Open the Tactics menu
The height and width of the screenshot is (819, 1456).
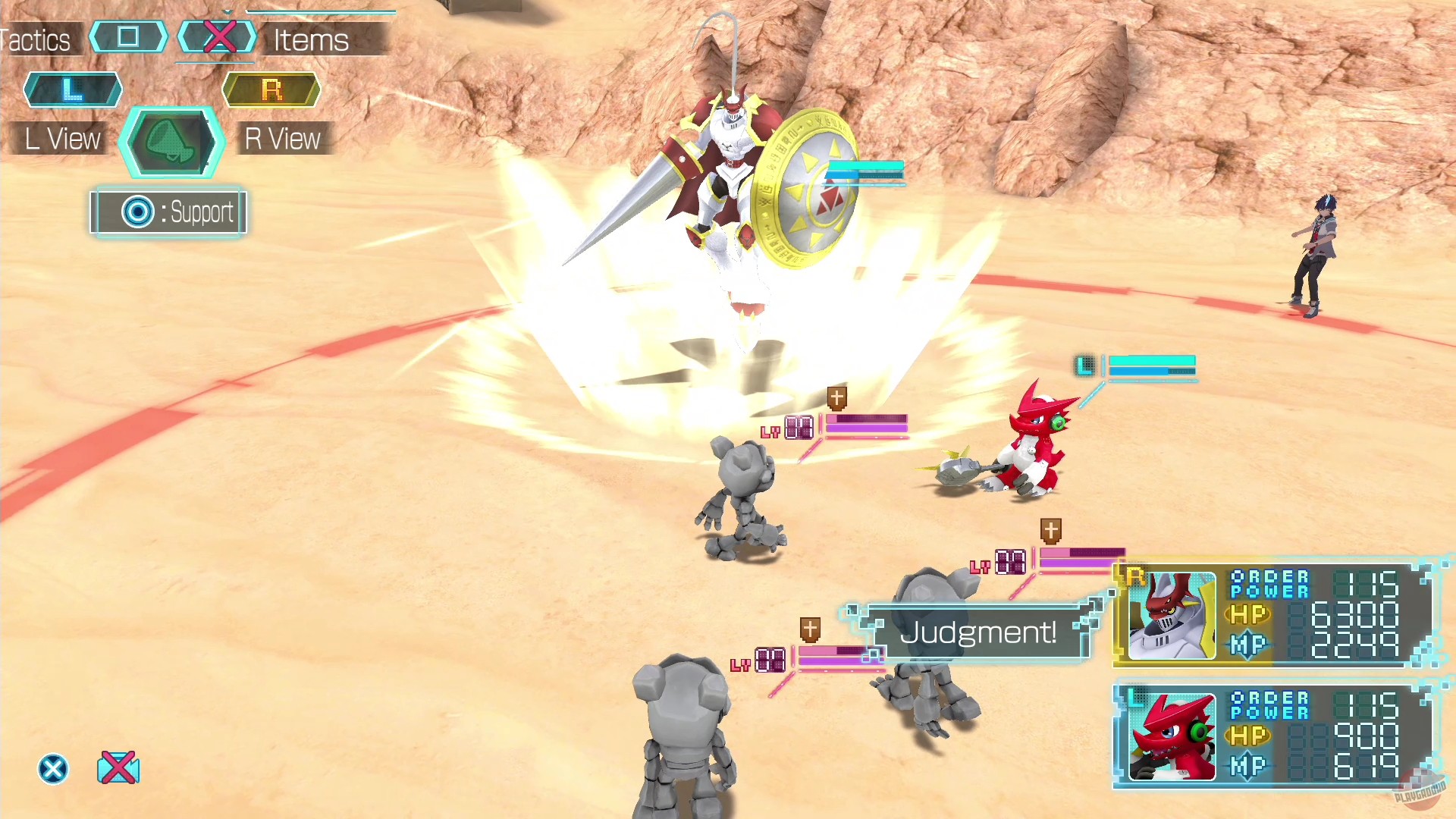(x=35, y=39)
